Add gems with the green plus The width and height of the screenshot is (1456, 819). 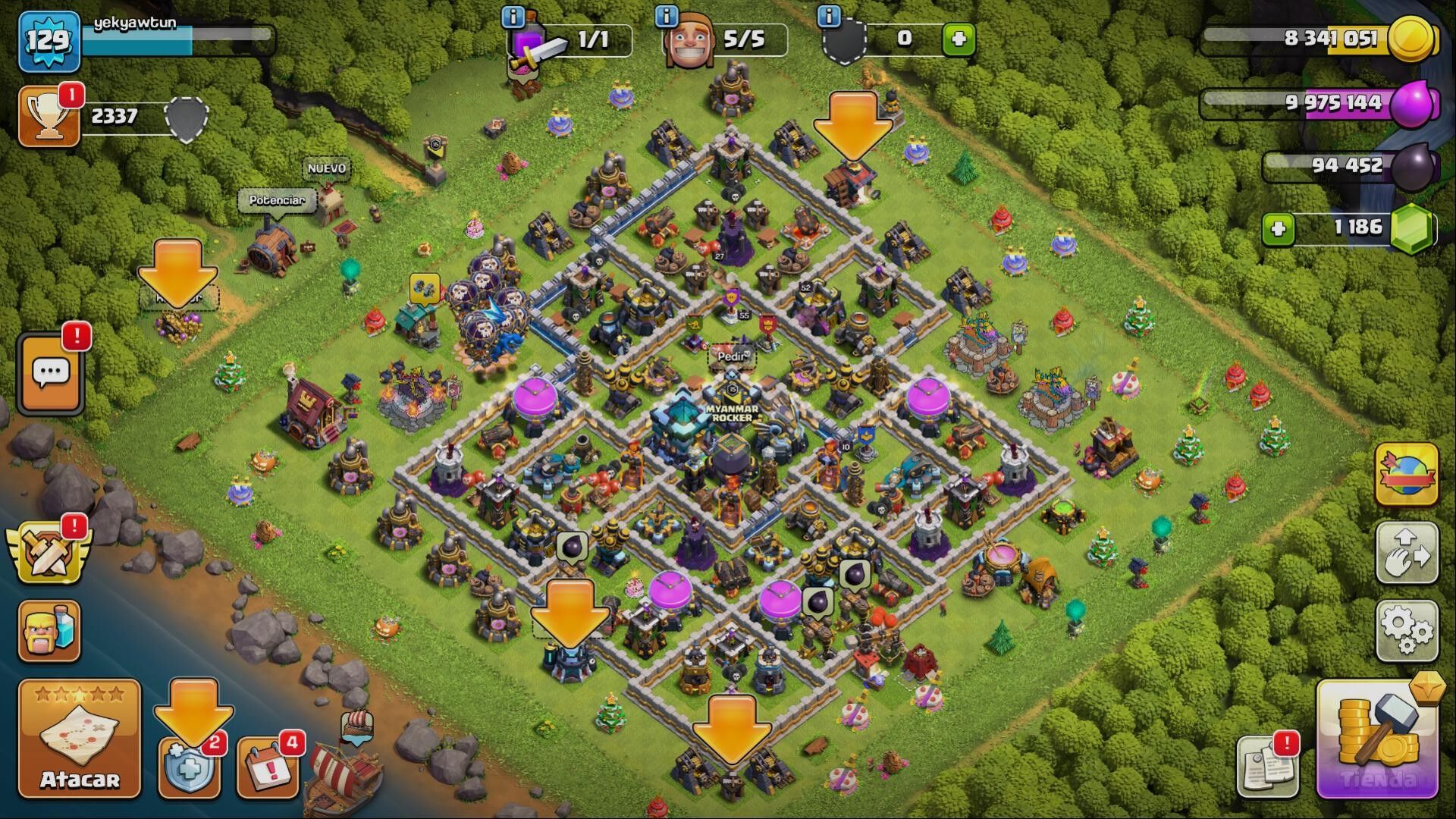click(x=1279, y=228)
